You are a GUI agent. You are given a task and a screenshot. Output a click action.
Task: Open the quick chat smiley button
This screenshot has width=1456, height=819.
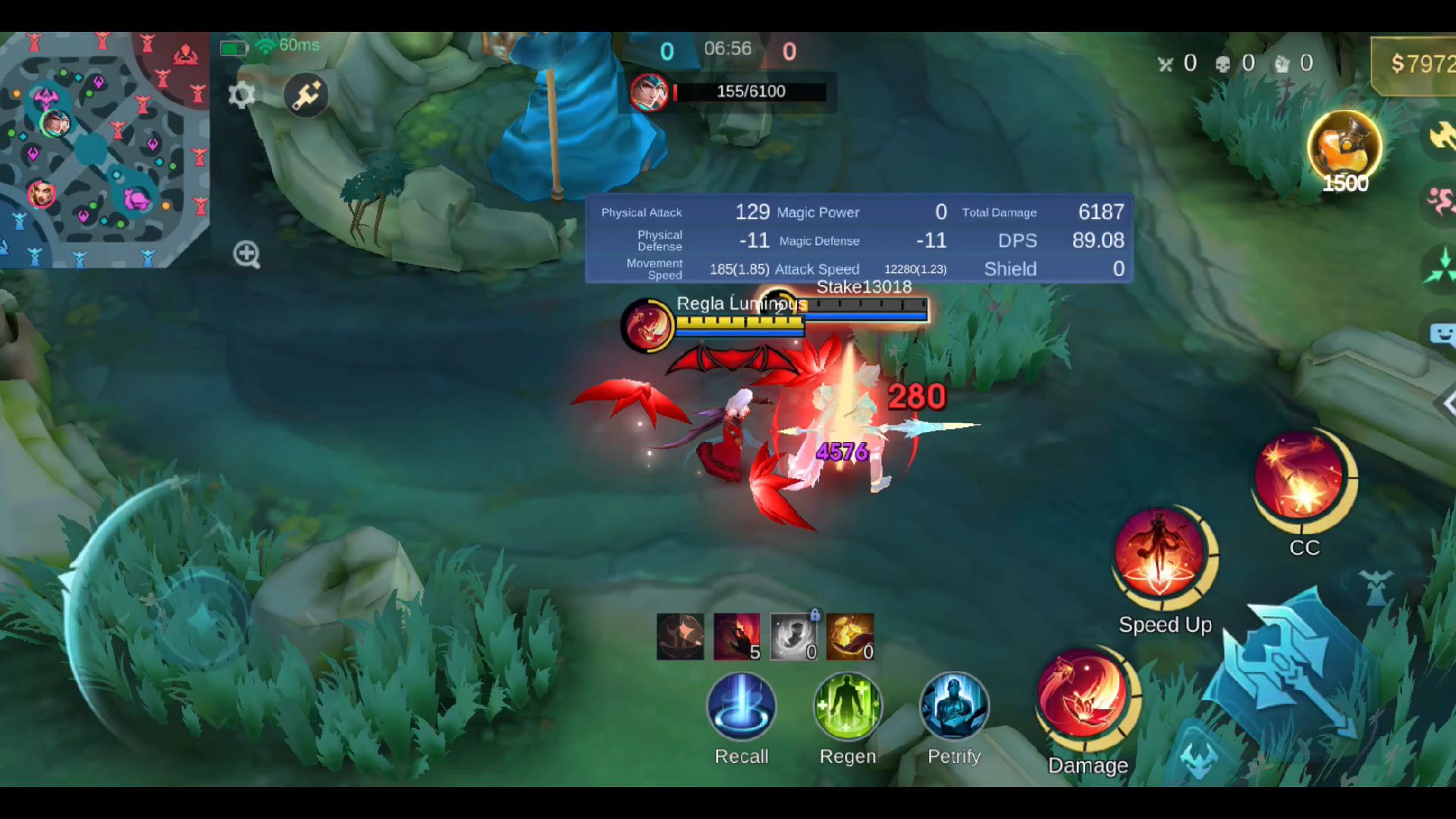[1441, 334]
